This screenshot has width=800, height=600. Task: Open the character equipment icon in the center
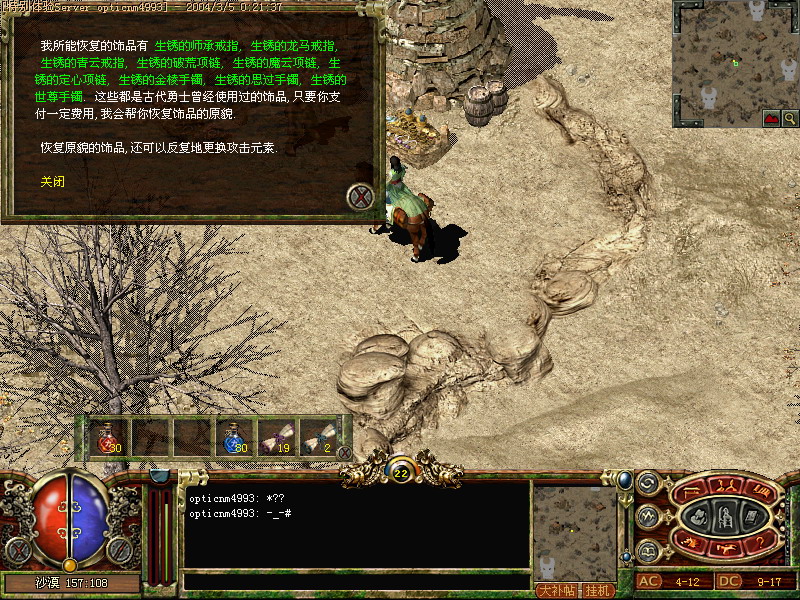click(x=726, y=516)
